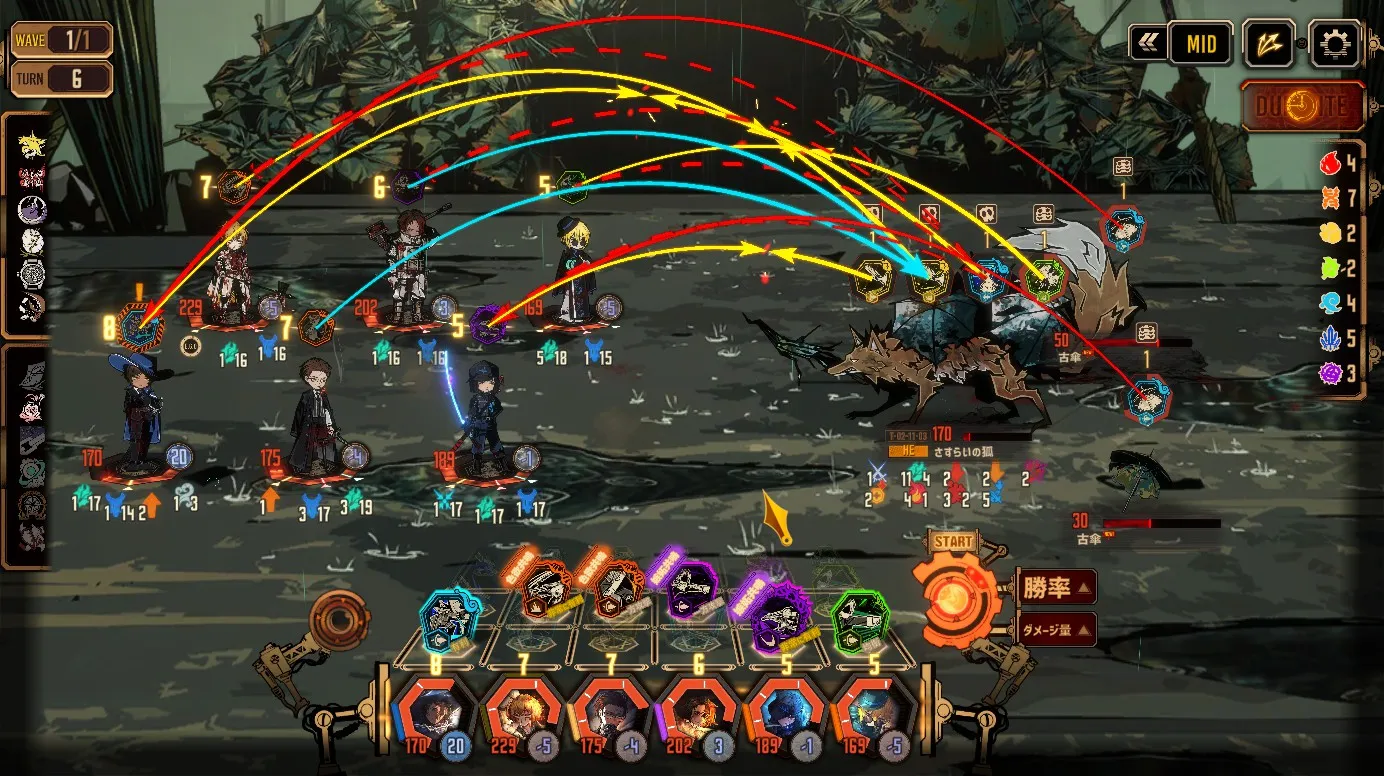Choose the blue portrait with 189 HP
The image size is (1384, 776).
pyautogui.click(x=783, y=712)
